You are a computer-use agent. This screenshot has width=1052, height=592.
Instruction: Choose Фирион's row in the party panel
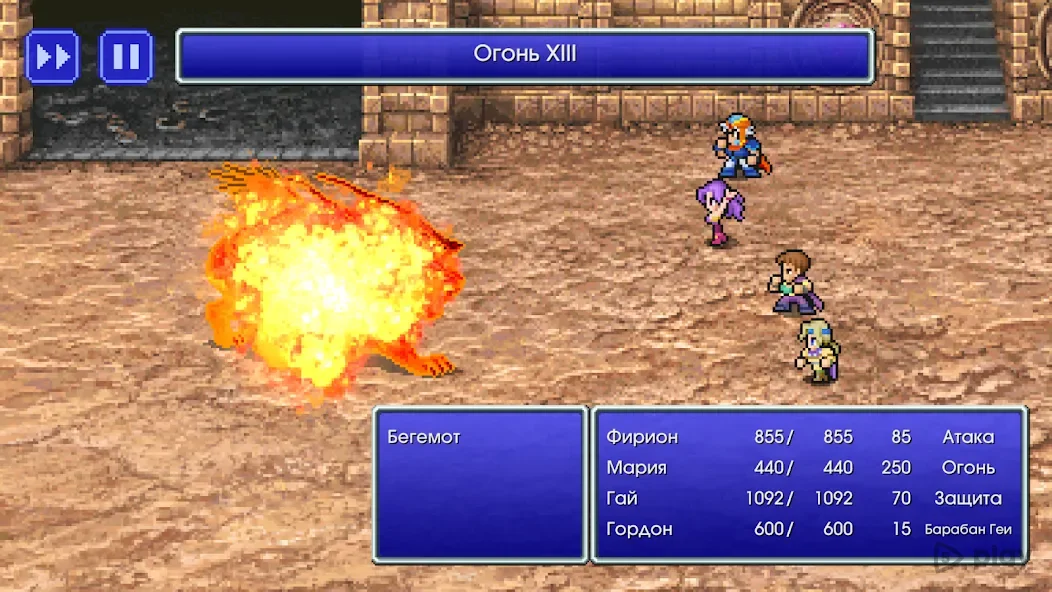tap(642, 437)
